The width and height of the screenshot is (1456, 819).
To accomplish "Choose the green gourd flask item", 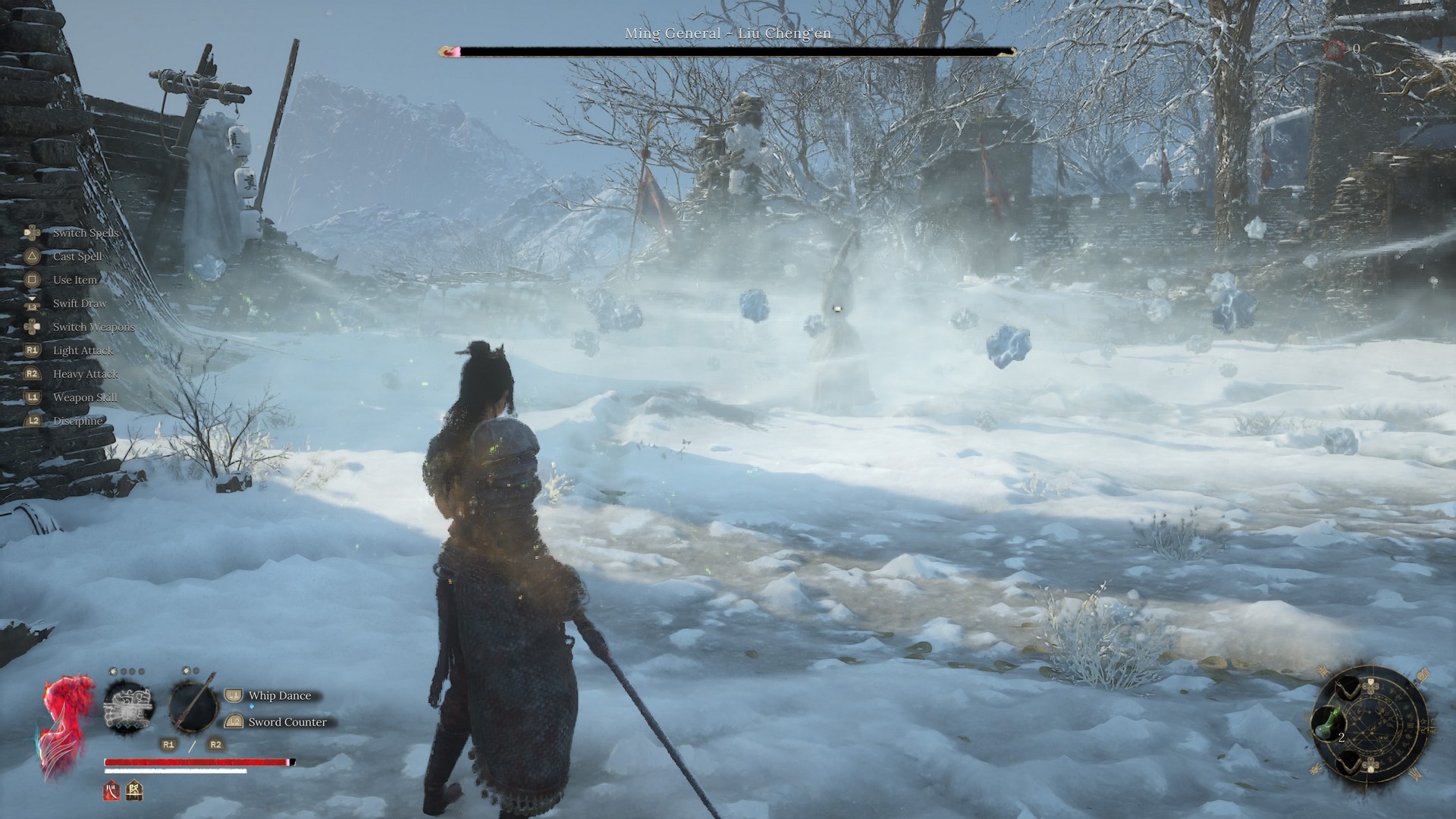I will [x=1327, y=725].
